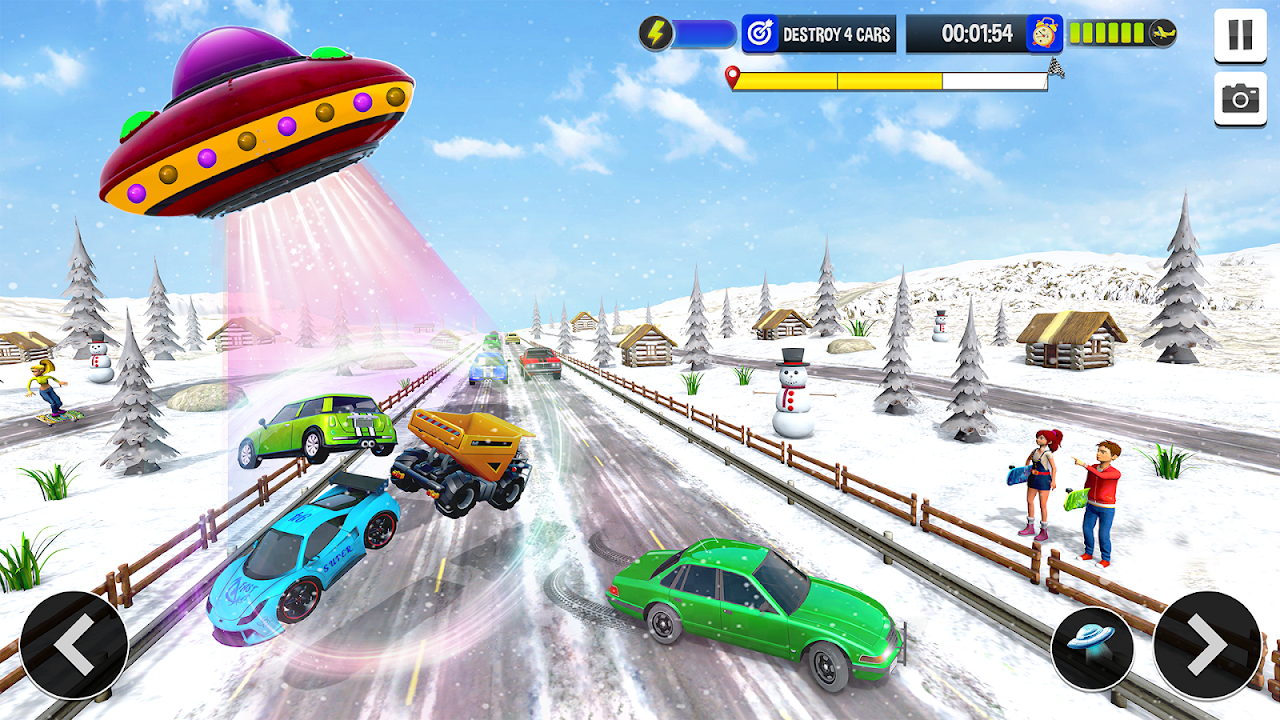Tap the target icon beside DESTROY 4 CARS
The image size is (1280, 720).
[x=761, y=32]
